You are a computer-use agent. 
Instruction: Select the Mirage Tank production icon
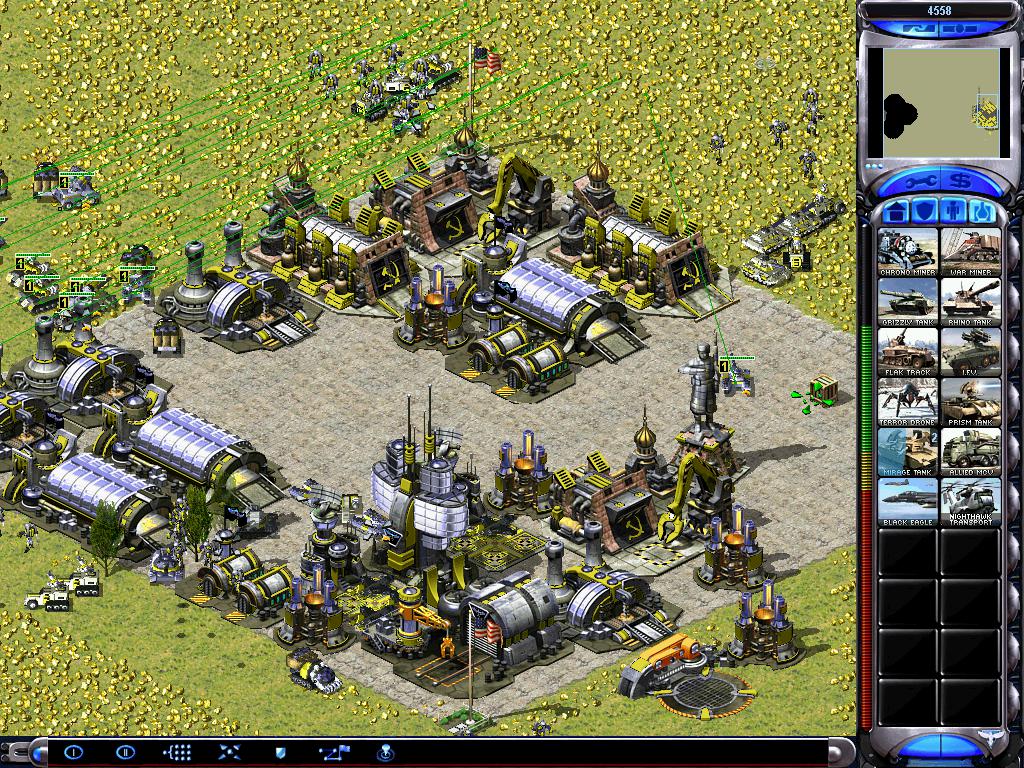click(x=908, y=451)
